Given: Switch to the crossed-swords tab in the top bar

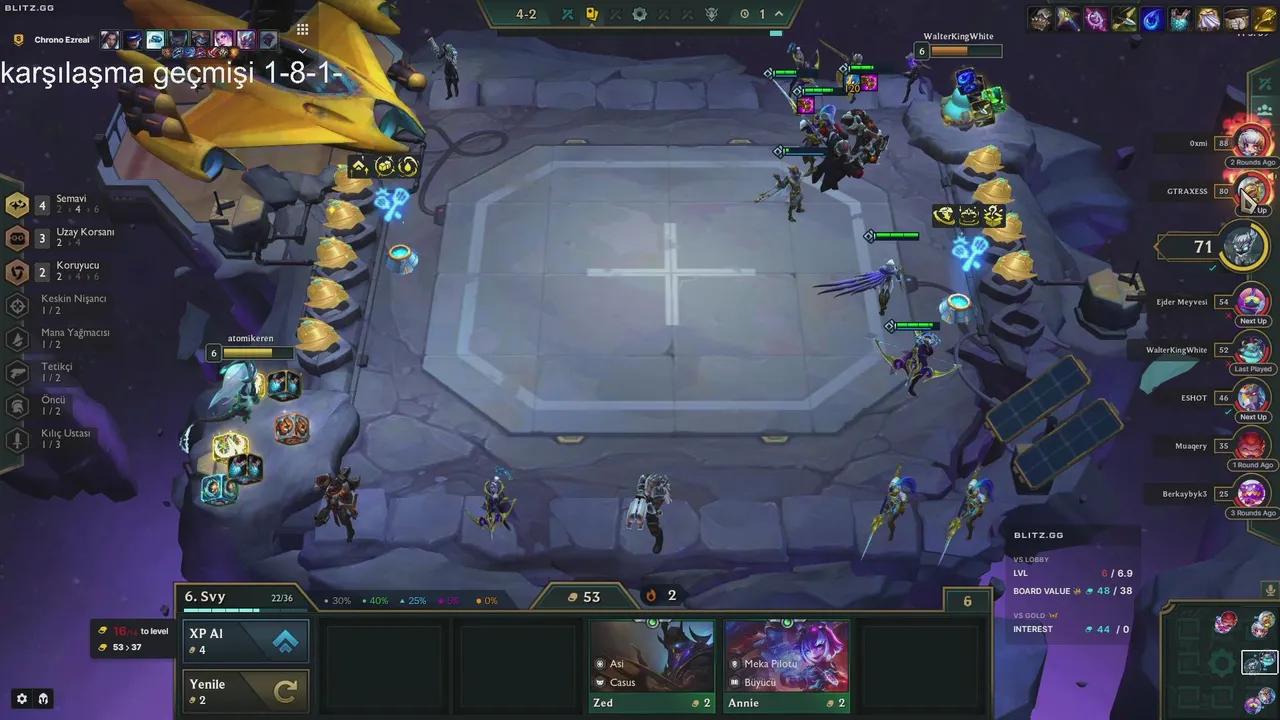Looking at the screenshot, I should tap(566, 14).
